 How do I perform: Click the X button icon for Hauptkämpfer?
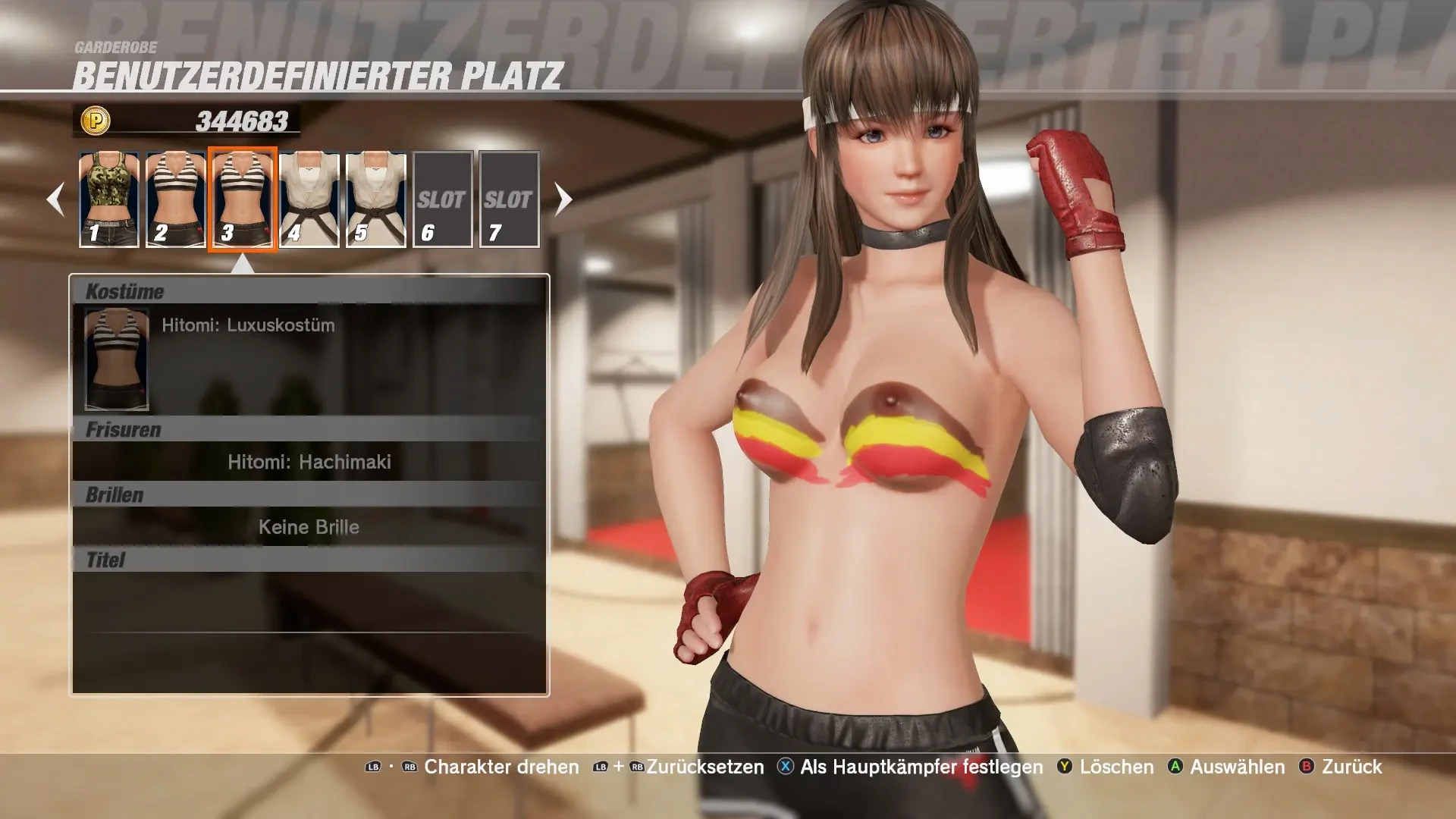[786, 767]
